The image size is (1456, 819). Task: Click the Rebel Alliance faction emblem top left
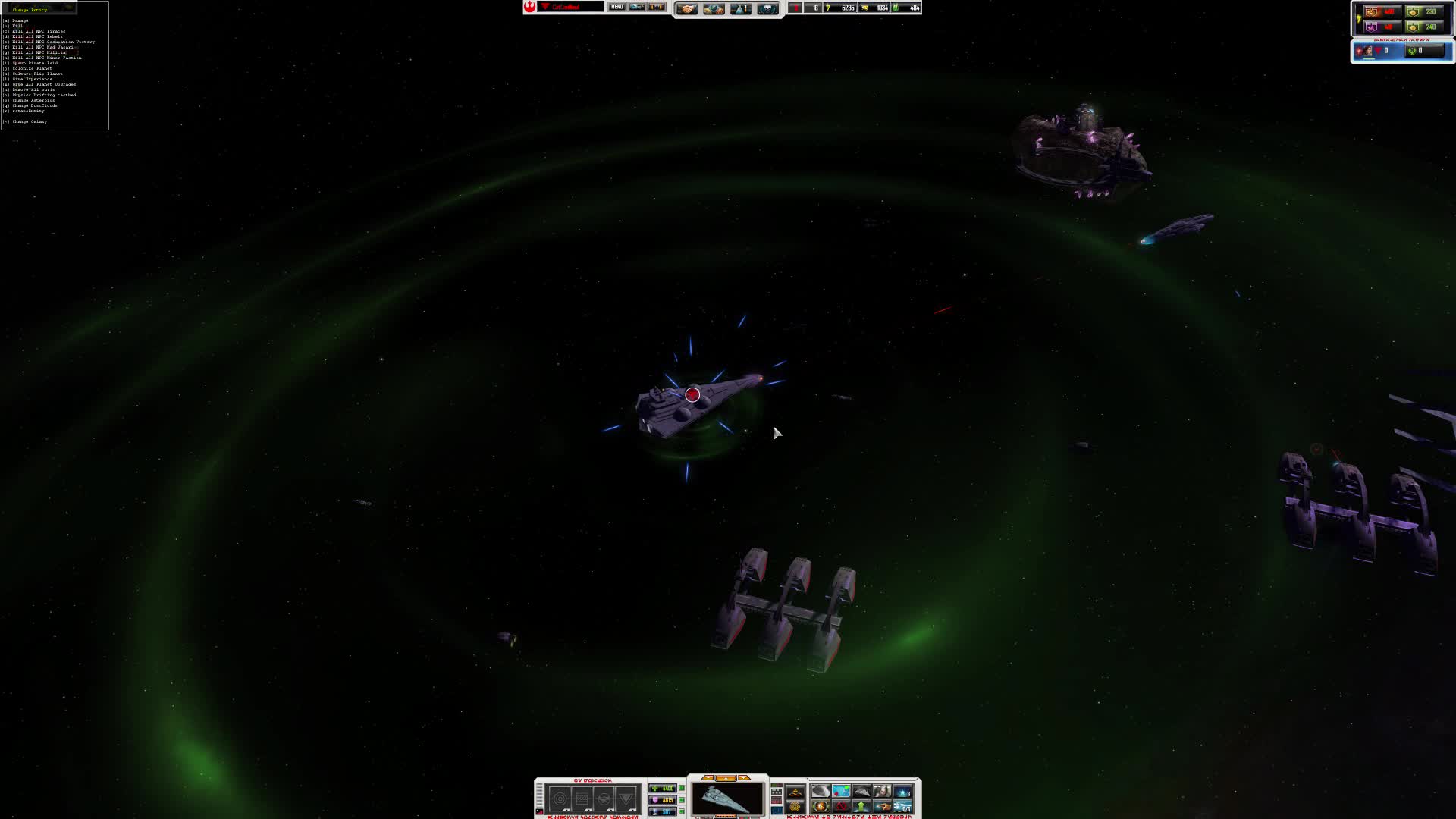tap(529, 6)
